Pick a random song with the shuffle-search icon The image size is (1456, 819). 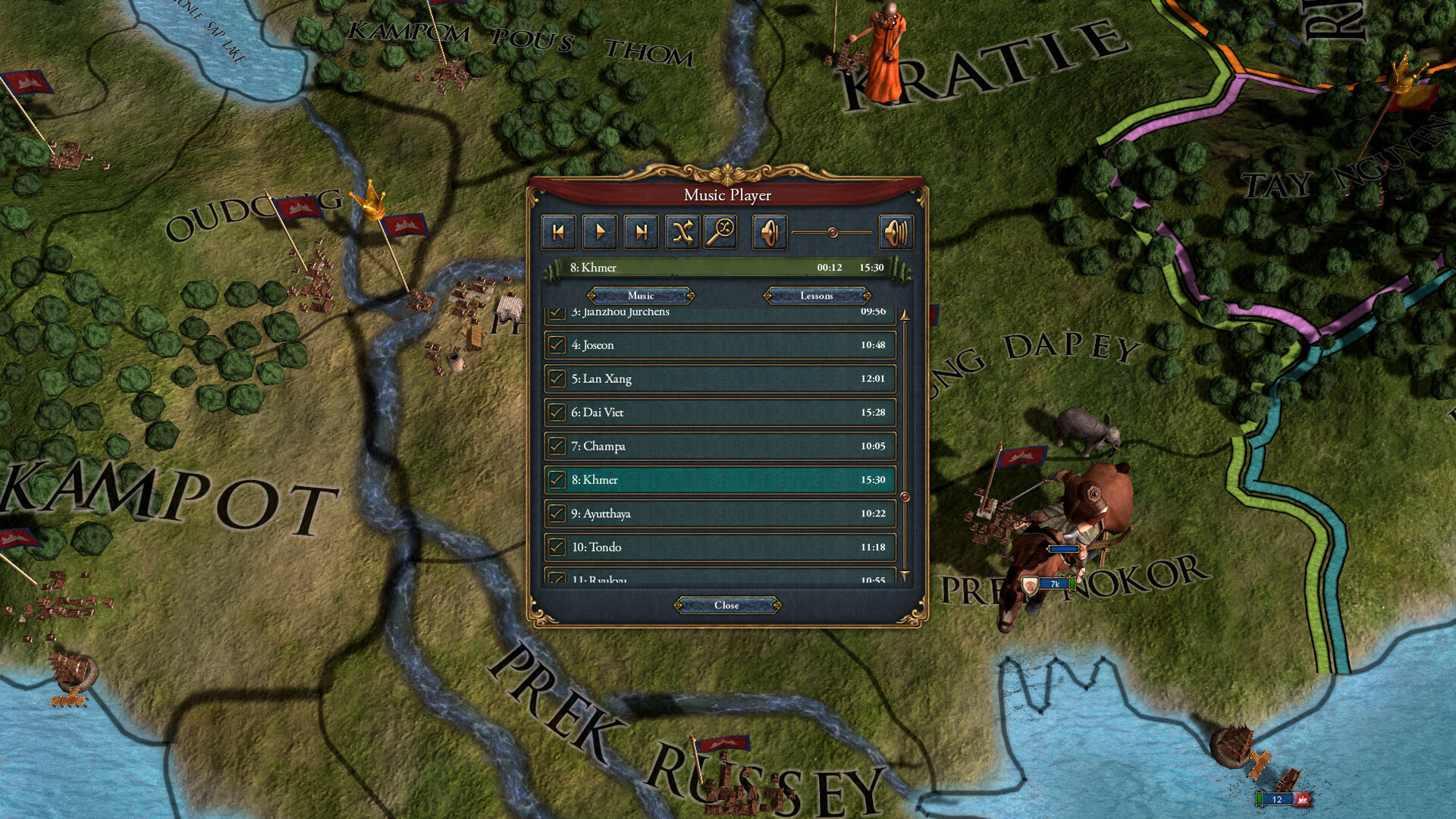[721, 232]
